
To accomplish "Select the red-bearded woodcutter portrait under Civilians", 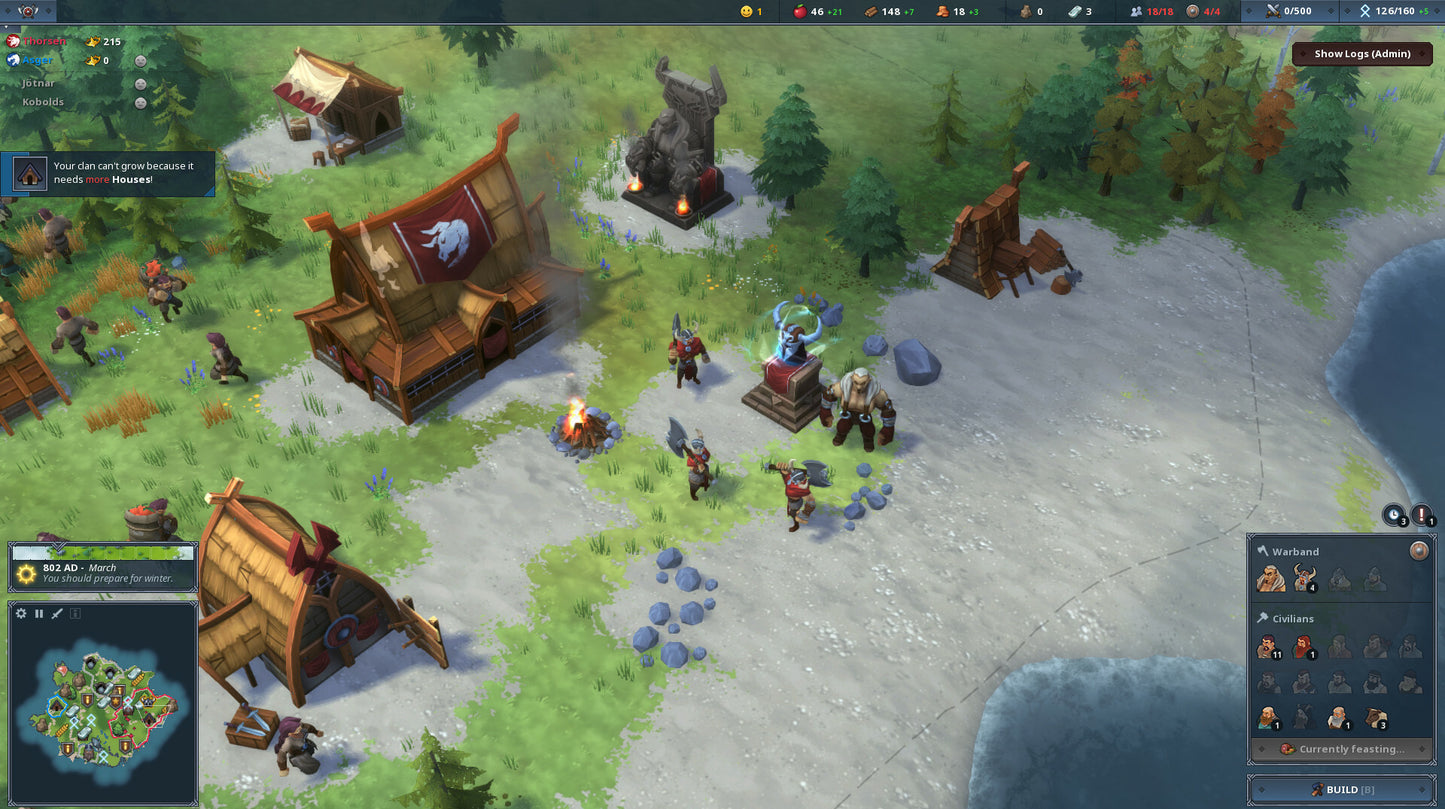I will [1303, 648].
